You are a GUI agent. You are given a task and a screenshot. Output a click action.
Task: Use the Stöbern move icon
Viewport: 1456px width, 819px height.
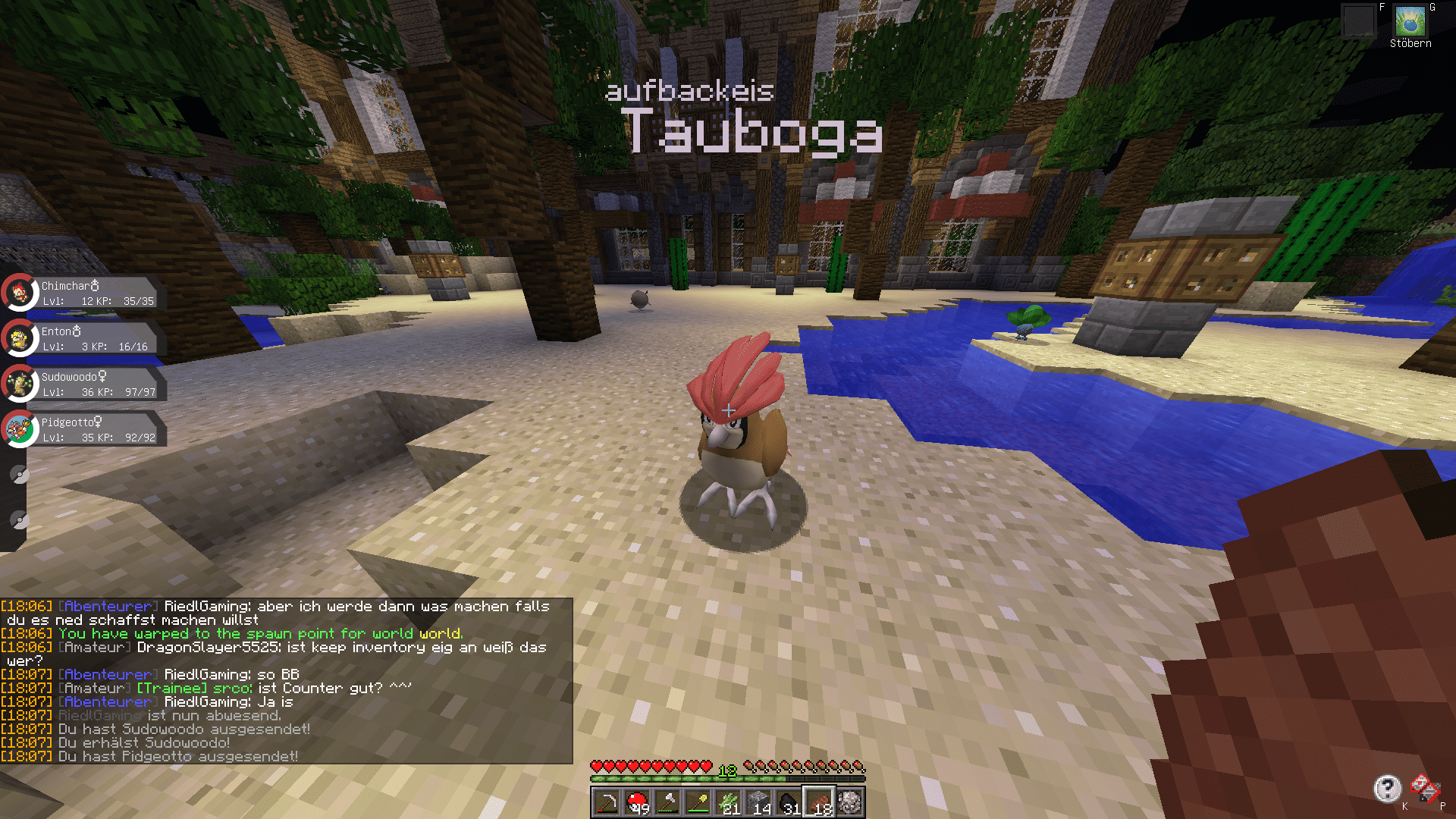pyautogui.click(x=1410, y=22)
